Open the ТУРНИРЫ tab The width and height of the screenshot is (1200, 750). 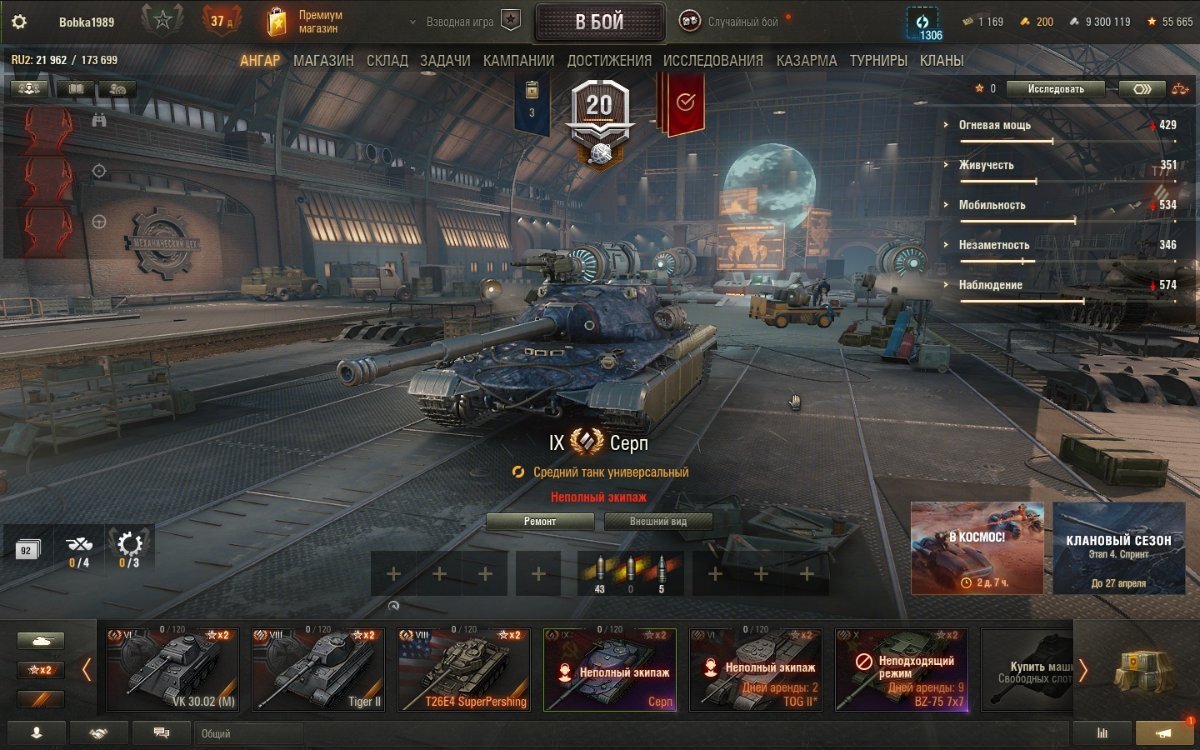click(x=878, y=61)
